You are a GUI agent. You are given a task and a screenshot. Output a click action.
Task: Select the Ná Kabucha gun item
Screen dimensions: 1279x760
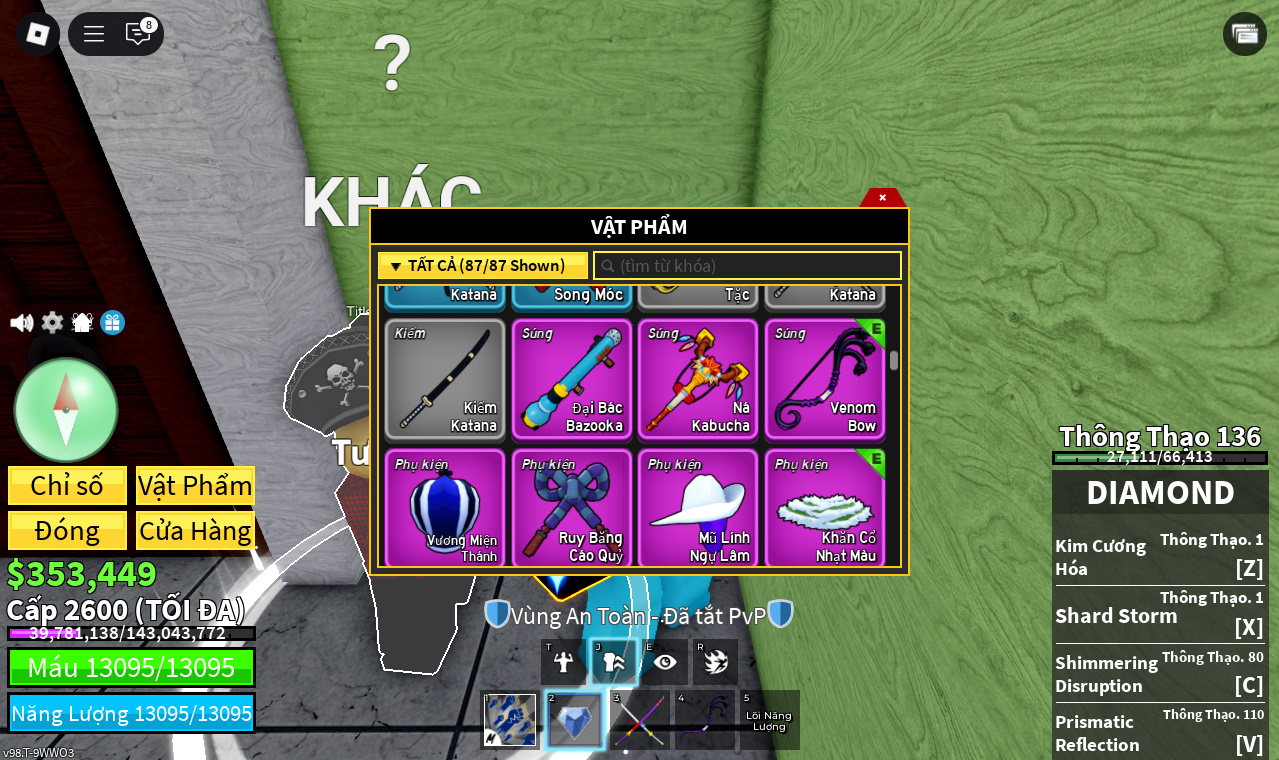[698, 380]
